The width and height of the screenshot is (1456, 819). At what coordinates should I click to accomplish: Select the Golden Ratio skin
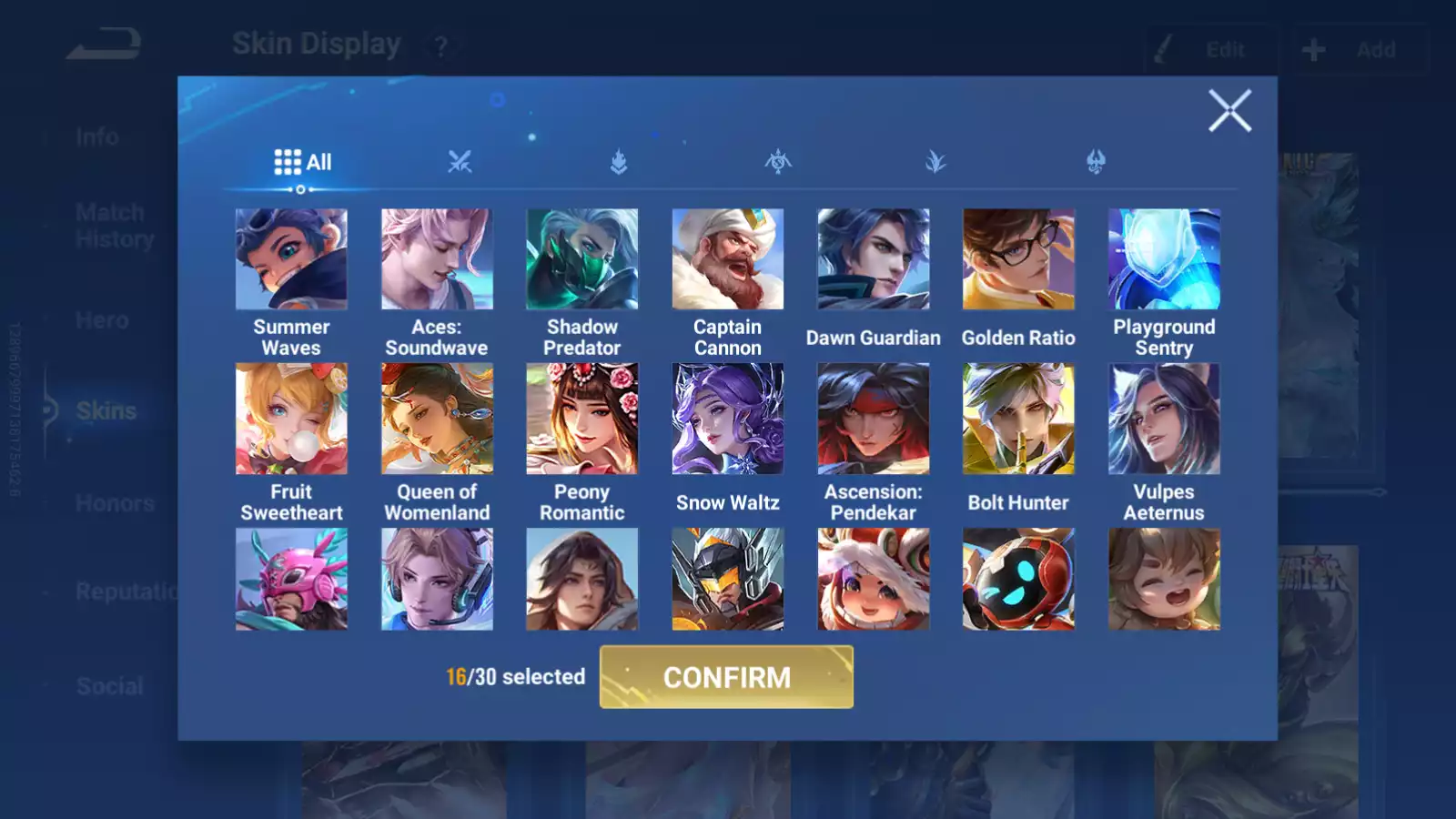pyautogui.click(x=1018, y=259)
